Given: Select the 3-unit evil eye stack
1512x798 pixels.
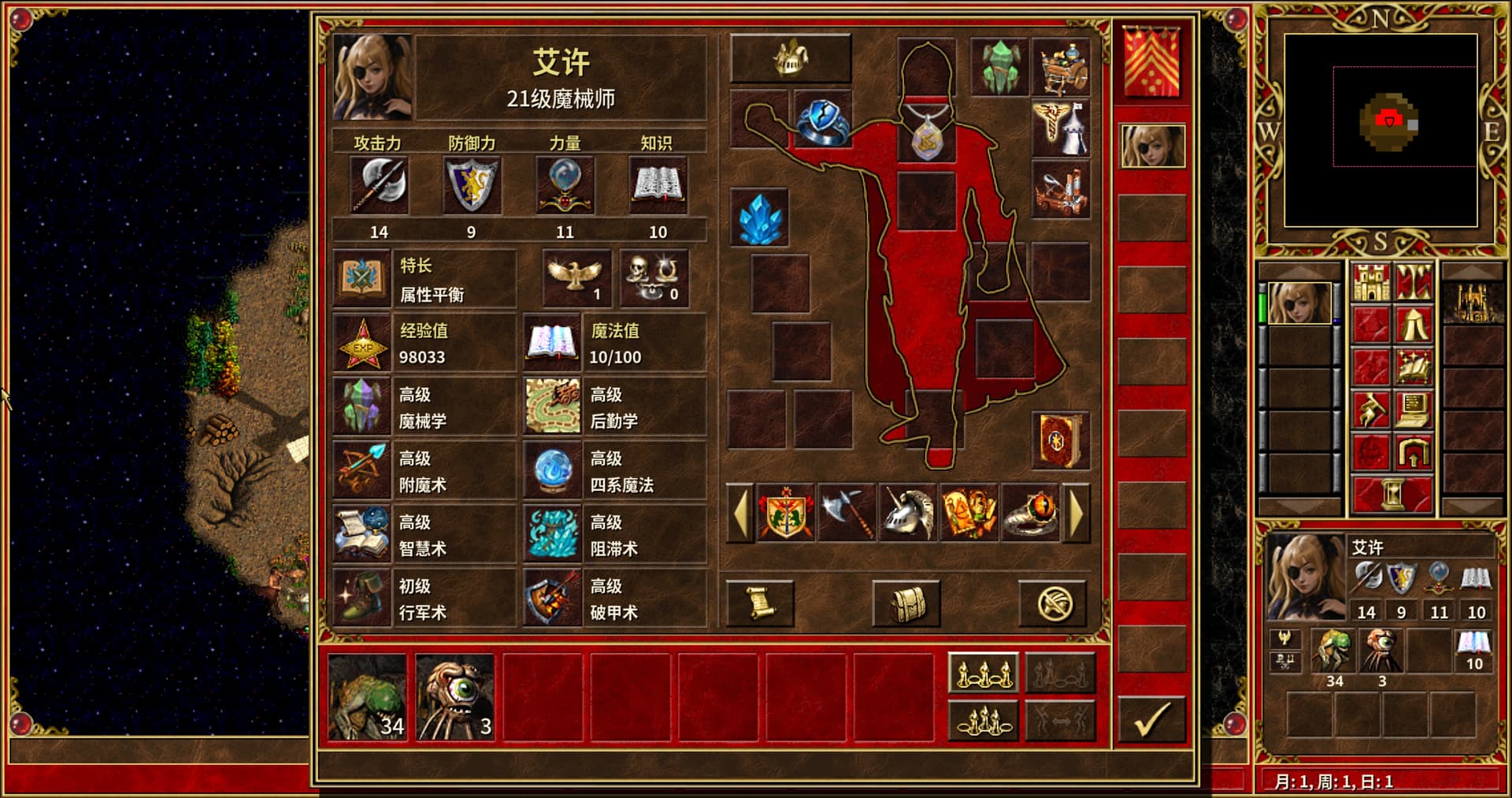Looking at the screenshot, I should (455, 697).
